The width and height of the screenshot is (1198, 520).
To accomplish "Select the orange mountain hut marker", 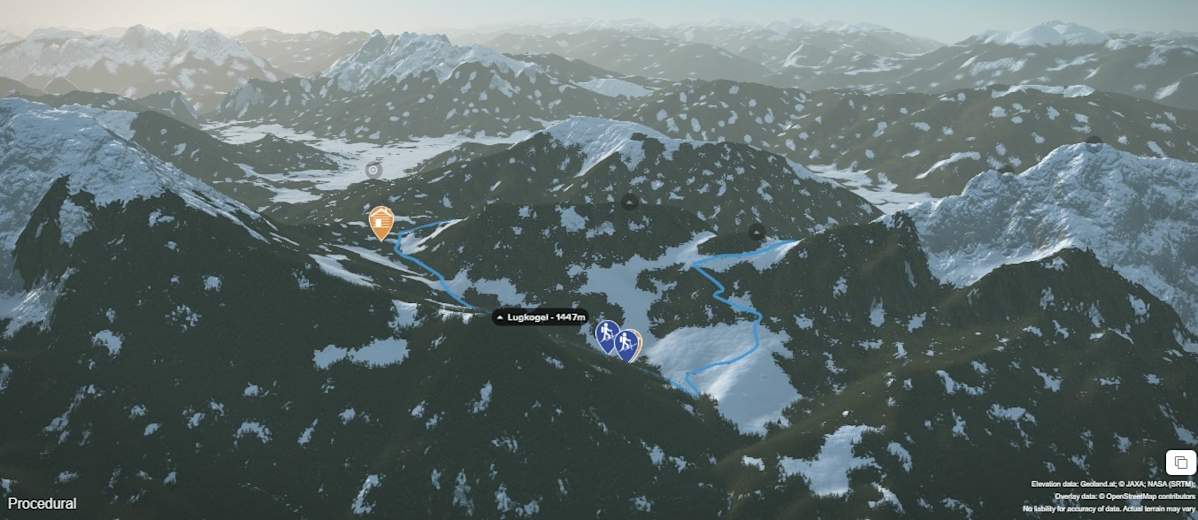I will click(381, 221).
